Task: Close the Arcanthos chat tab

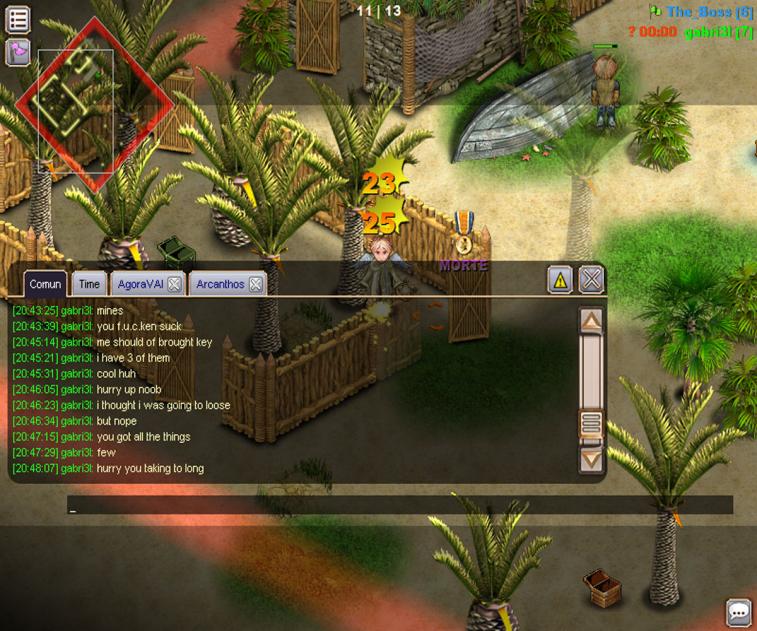Action: pos(256,284)
